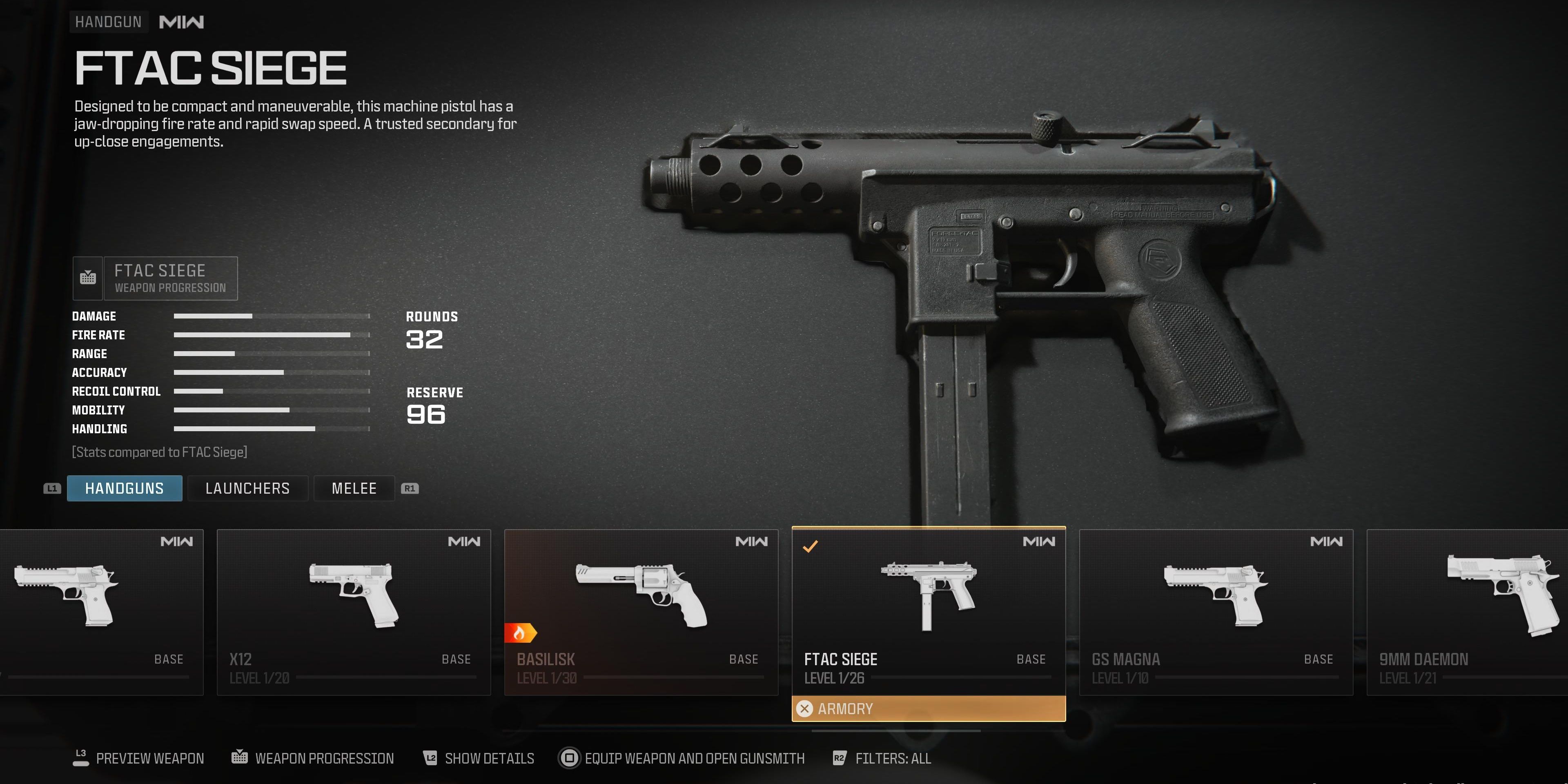1568x784 pixels.
Task: Click the flame unlock icon on the Basilisk card
Action: [x=521, y=633]
